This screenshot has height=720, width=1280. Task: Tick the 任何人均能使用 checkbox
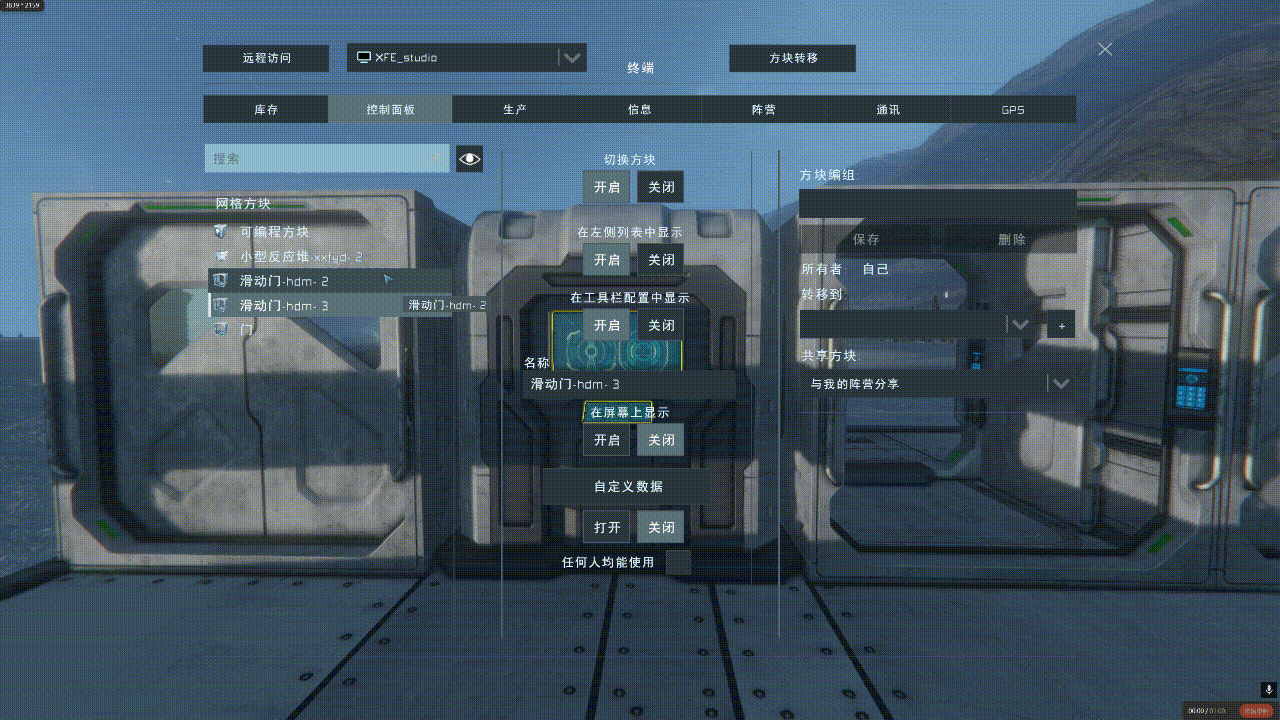pyautogui.click(x=678, y=563)
